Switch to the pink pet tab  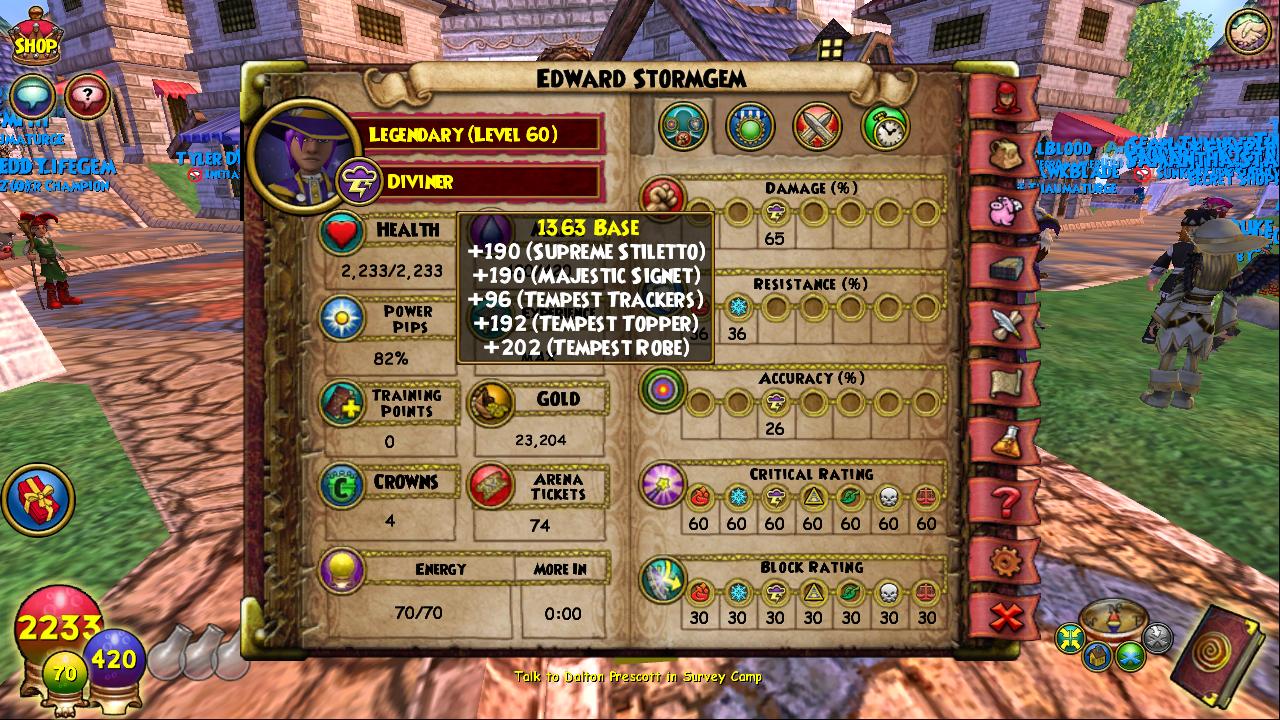(1004, 212)
